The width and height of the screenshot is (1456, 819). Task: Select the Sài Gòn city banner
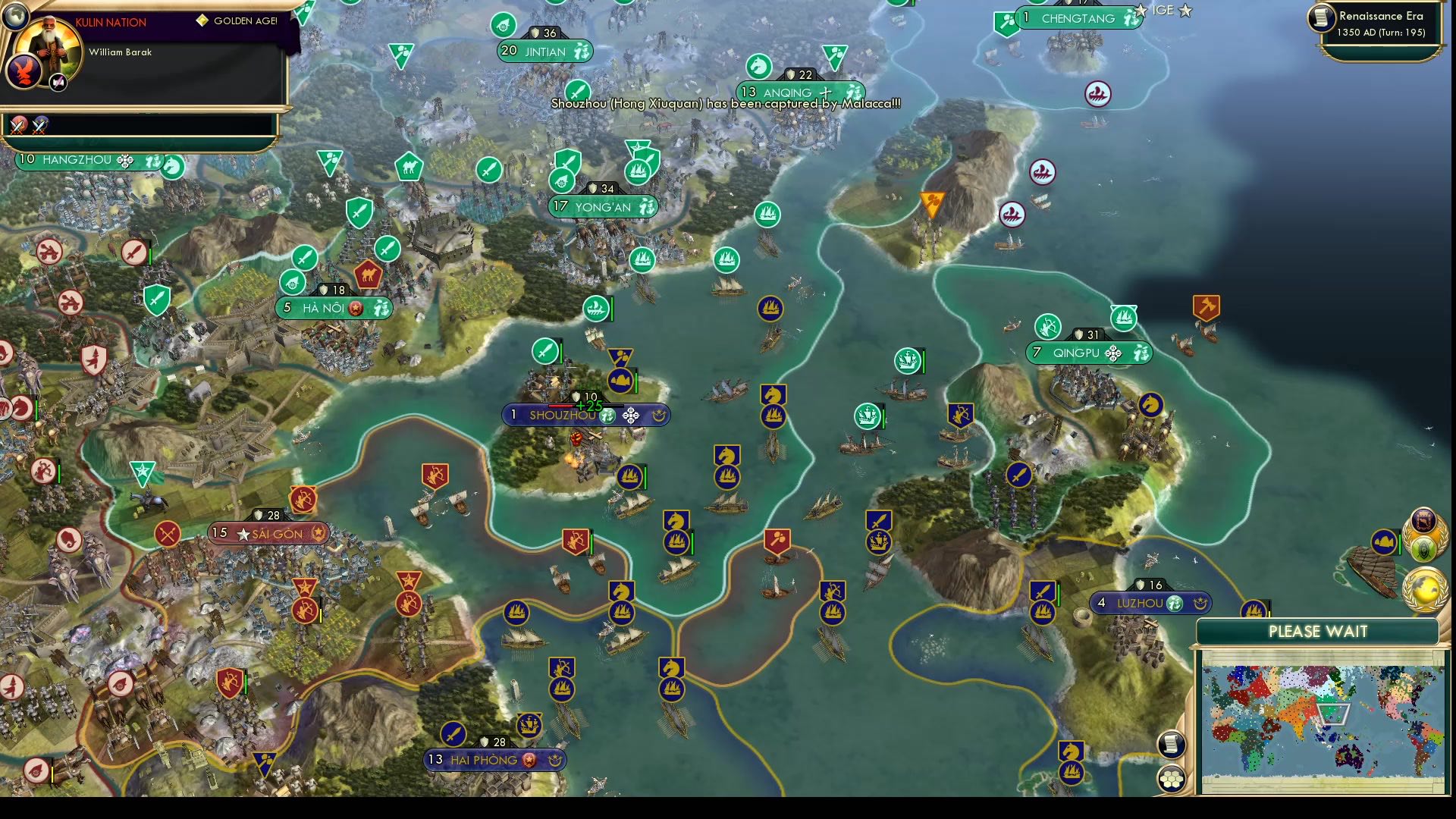point(269,533)
